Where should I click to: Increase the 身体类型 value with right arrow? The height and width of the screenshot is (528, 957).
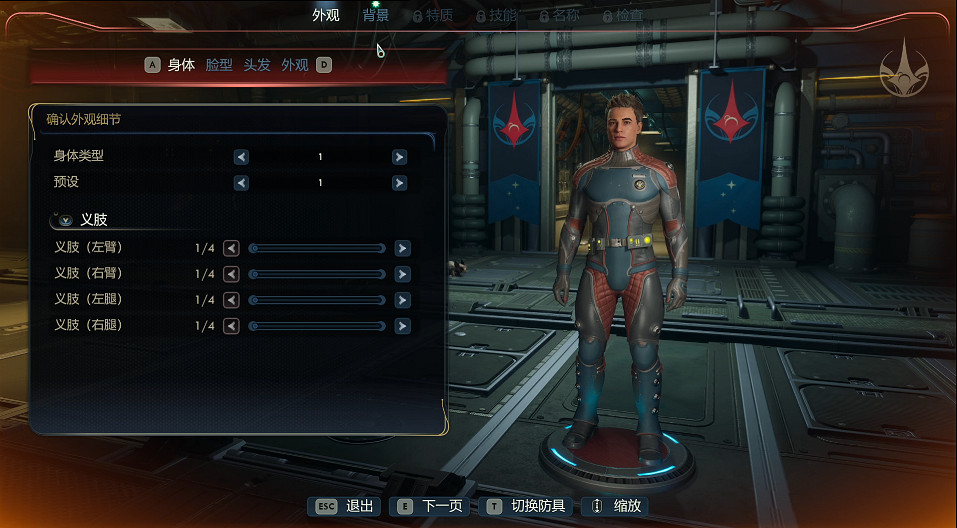pyautogui.click(x=400, y=157)
